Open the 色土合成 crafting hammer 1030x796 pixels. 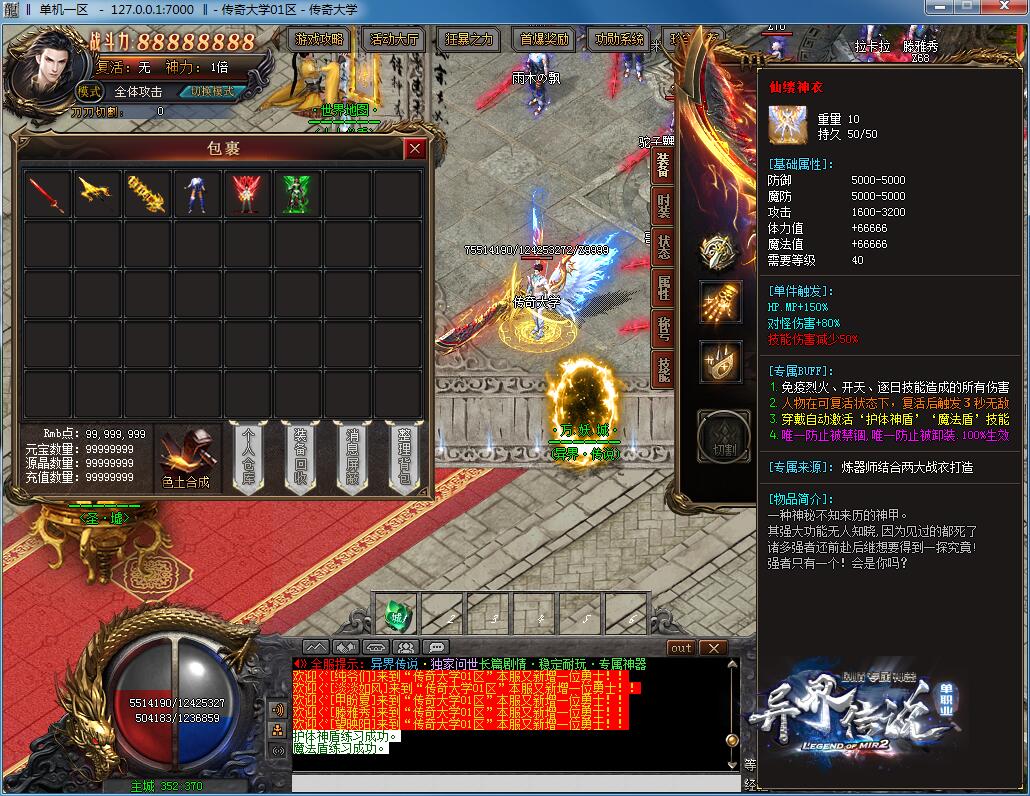(187, 459)
